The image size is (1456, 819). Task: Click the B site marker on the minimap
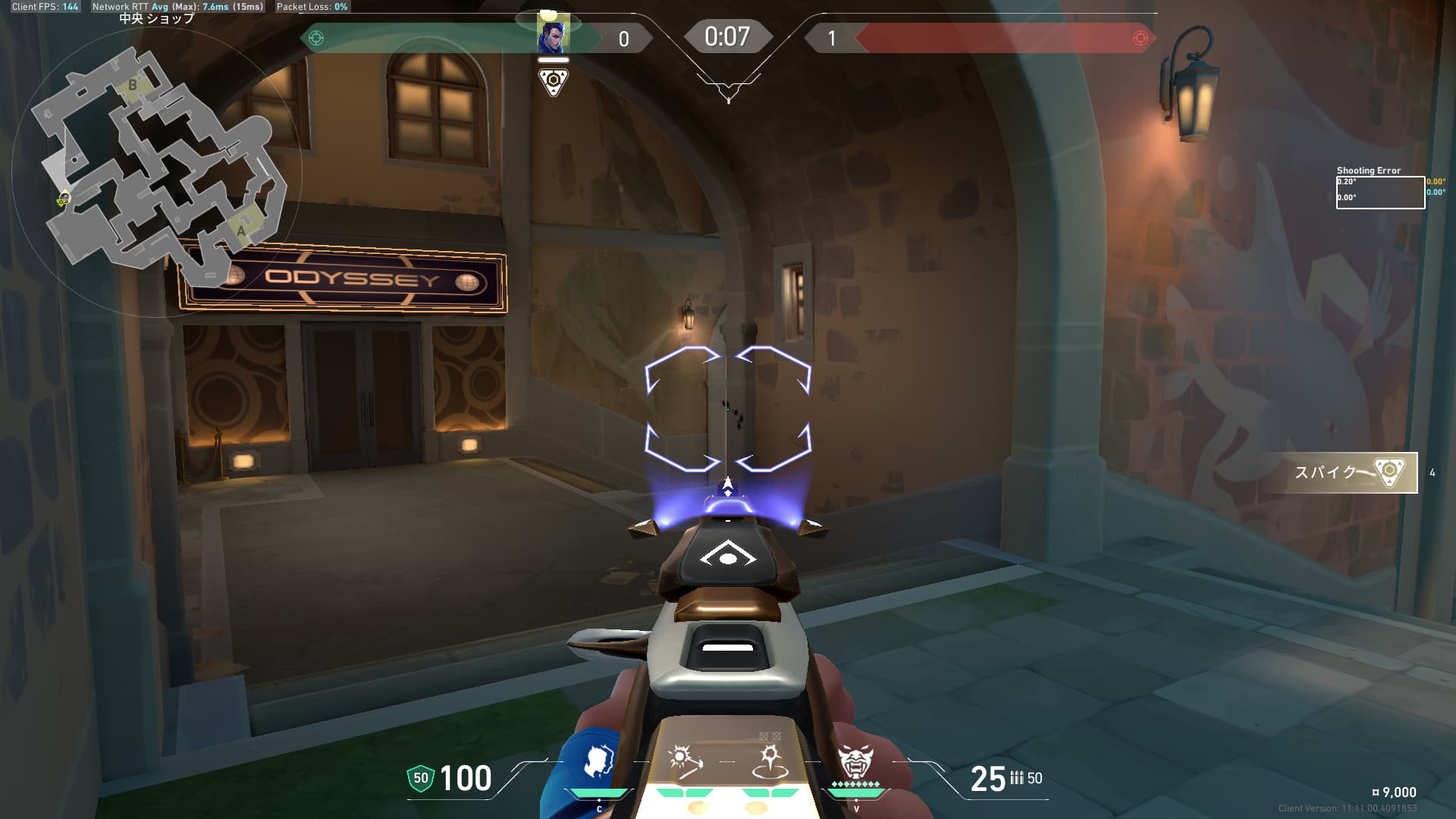[133, 85]
